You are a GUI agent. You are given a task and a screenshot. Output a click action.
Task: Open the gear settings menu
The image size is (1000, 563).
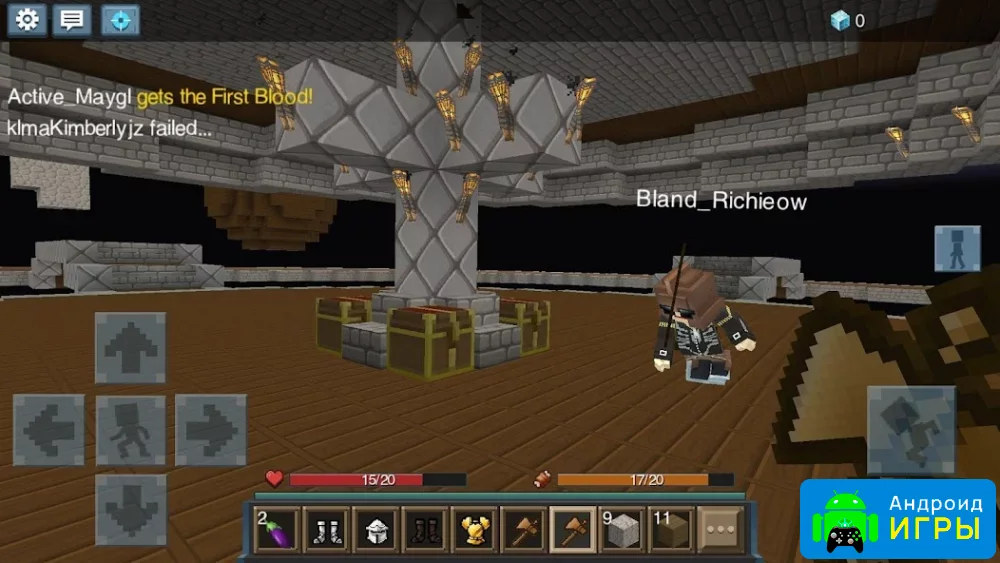coord(27,20)
